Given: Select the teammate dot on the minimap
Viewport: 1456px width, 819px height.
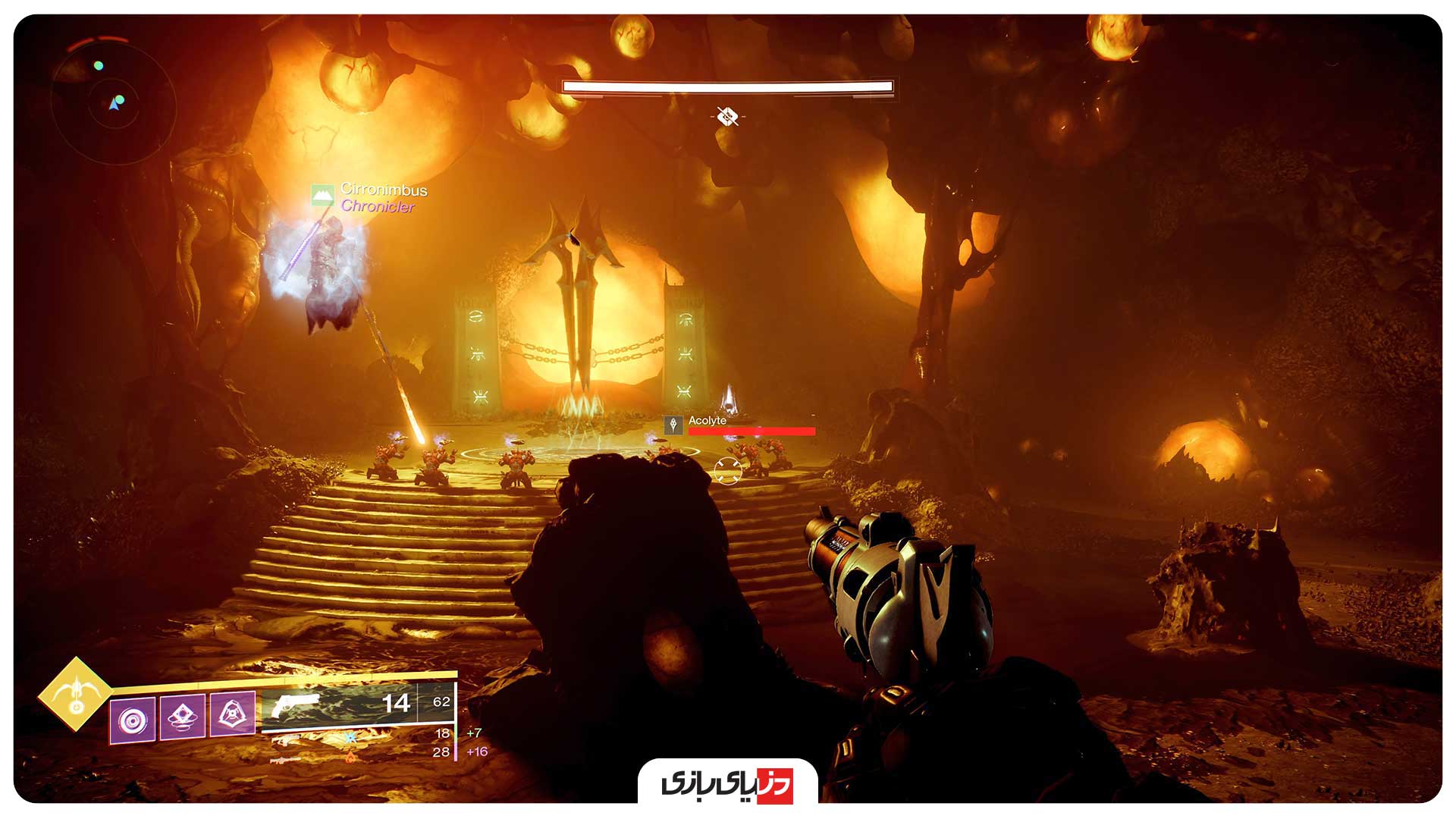Looking at the screenshot, I should (99, 66).
